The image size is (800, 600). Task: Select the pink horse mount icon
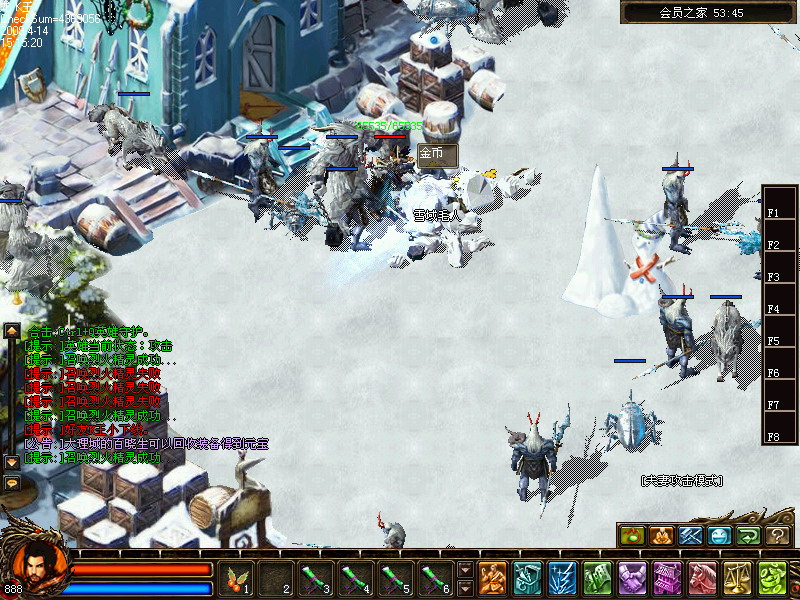(702, 578)
